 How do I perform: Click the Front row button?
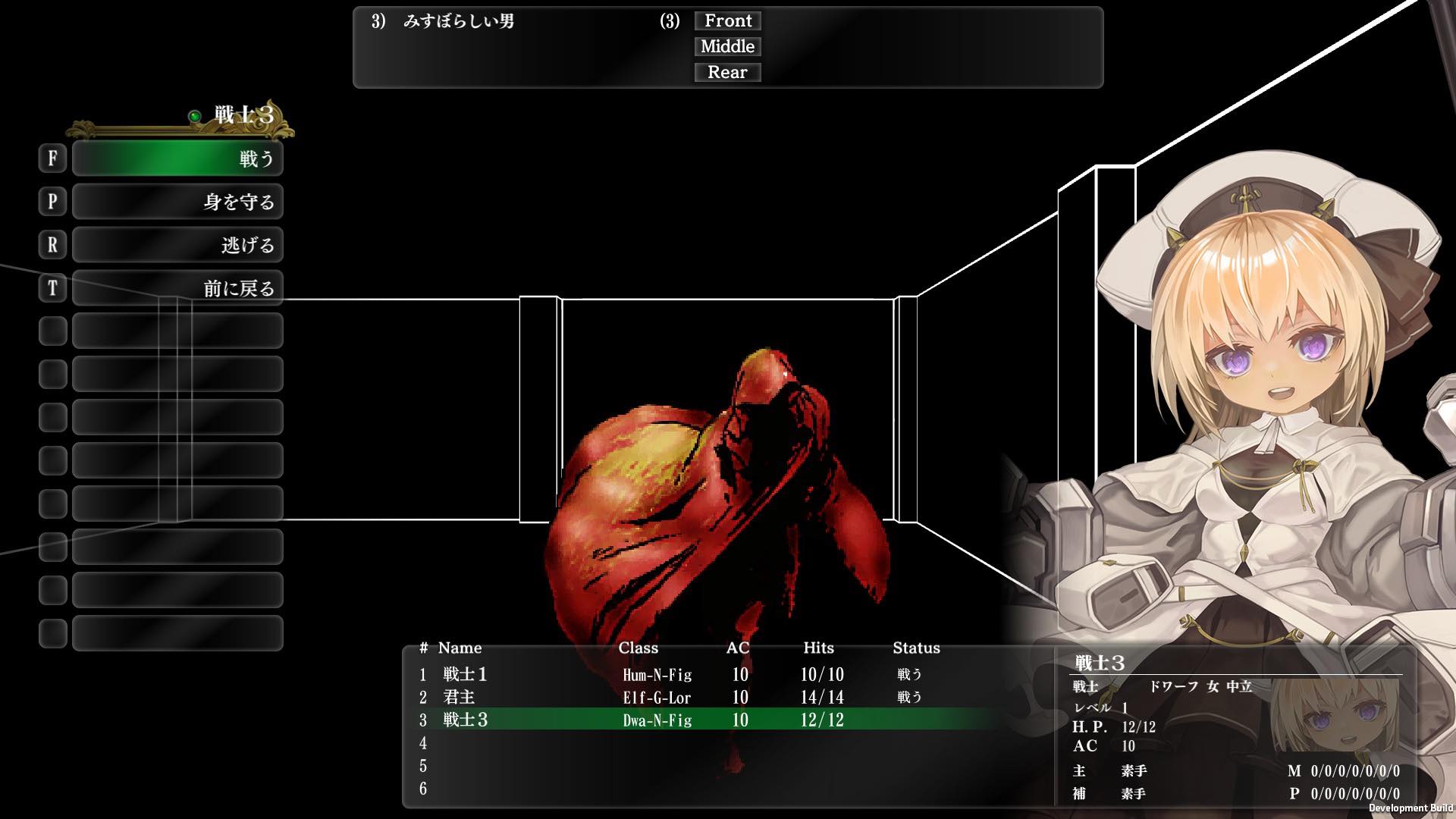(x=727, y=21)
